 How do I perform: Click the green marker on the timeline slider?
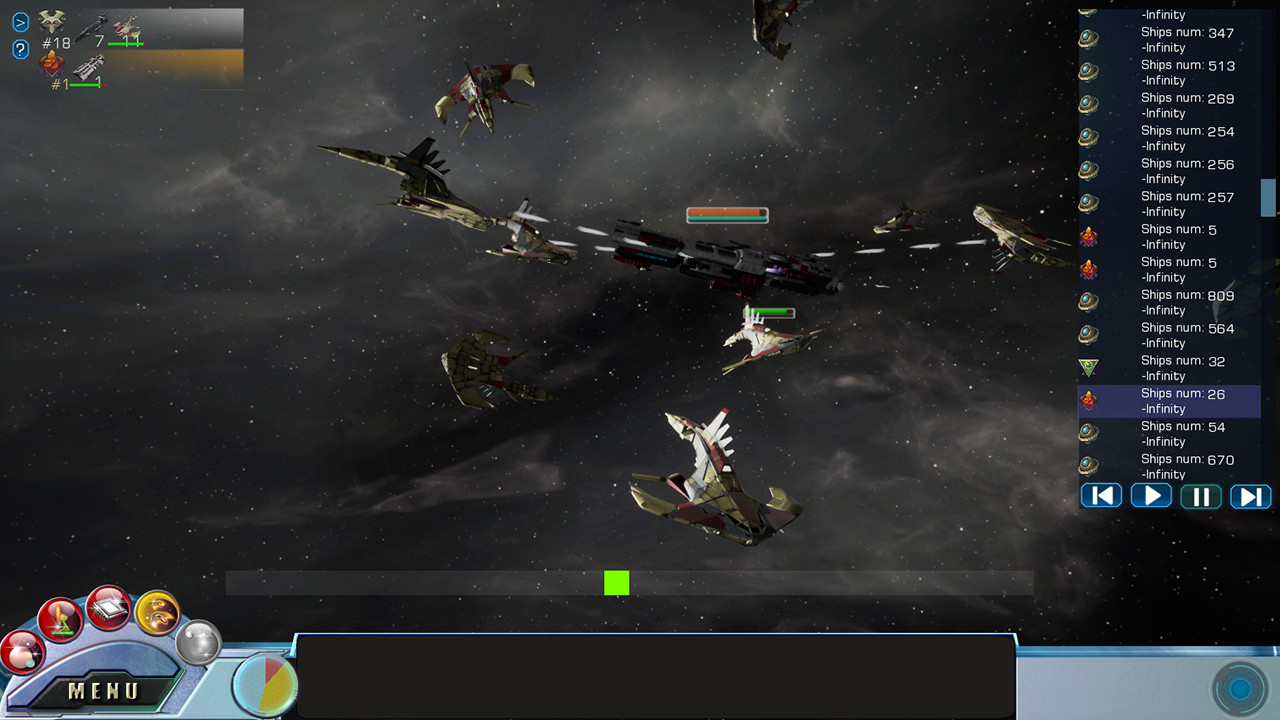[x=616, y=583]
